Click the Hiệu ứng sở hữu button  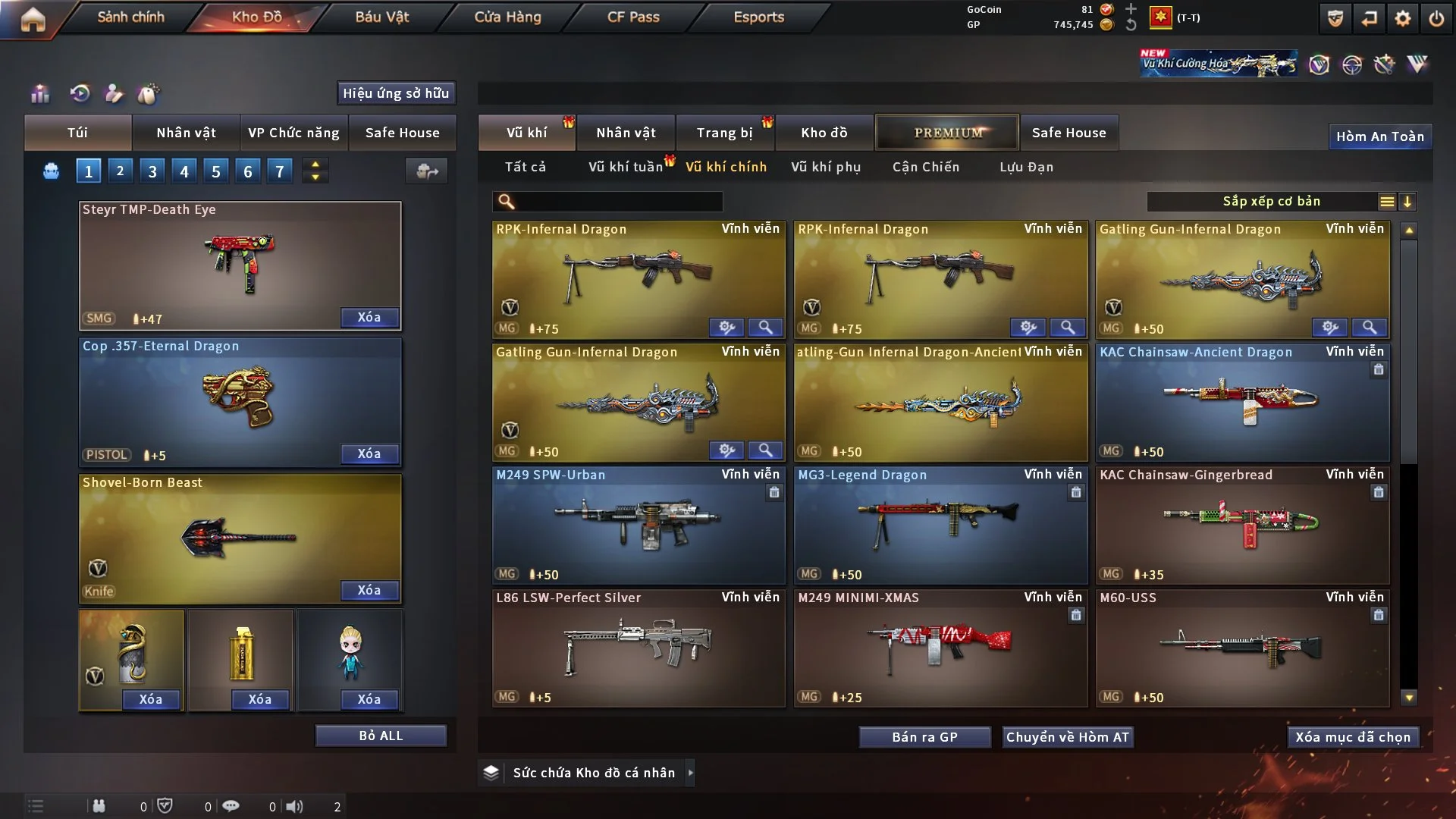(x=396, y=93)
